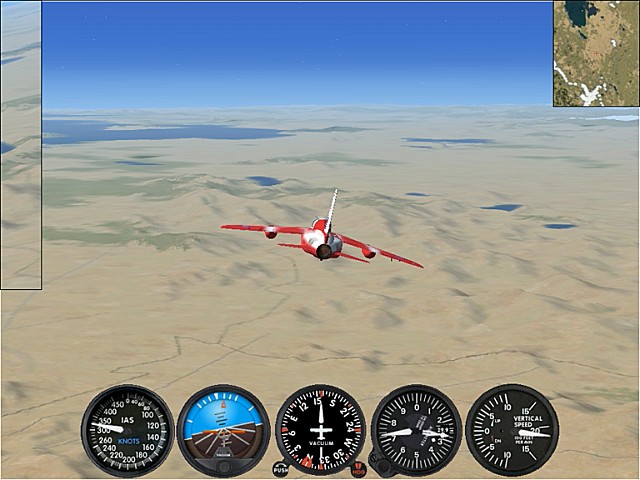
Task: Click the PUSH knob on heading gauge
Action: click(x=281, y=468)
